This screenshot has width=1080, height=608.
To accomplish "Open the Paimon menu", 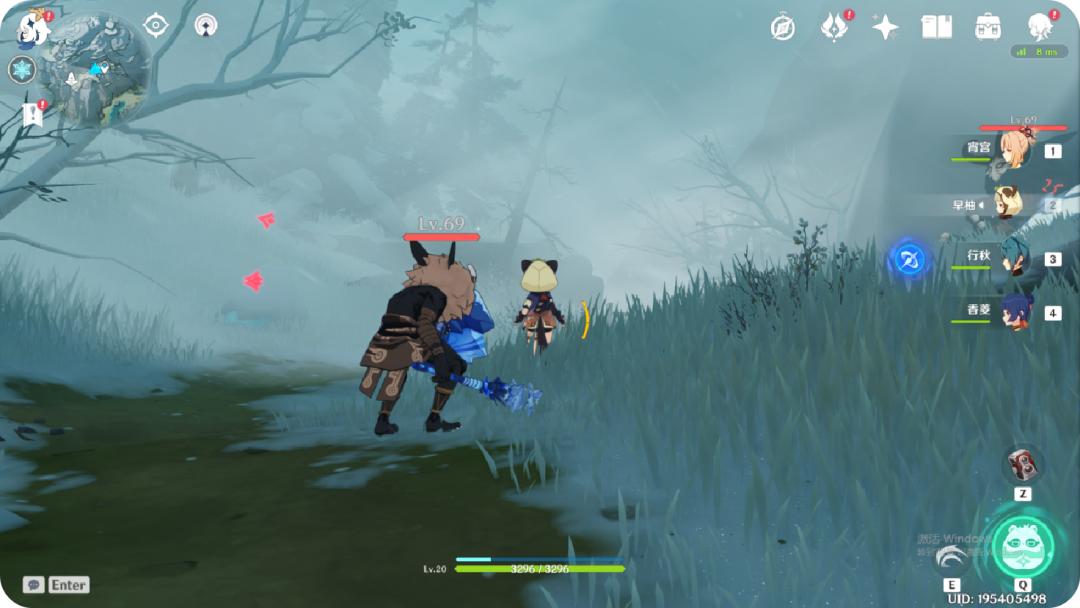I will point(33,28).
